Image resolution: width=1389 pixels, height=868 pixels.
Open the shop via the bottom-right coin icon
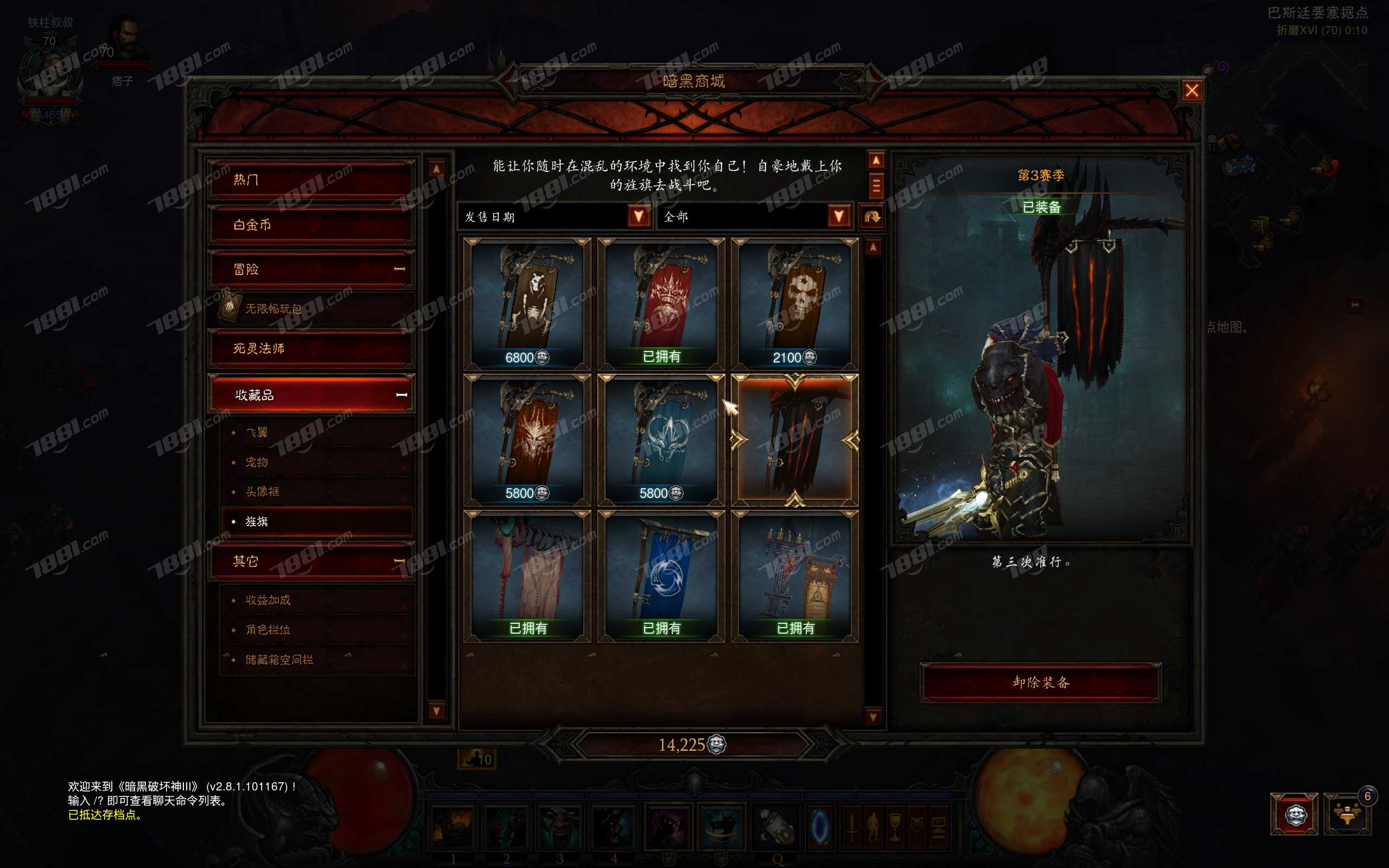point(1295,814)
